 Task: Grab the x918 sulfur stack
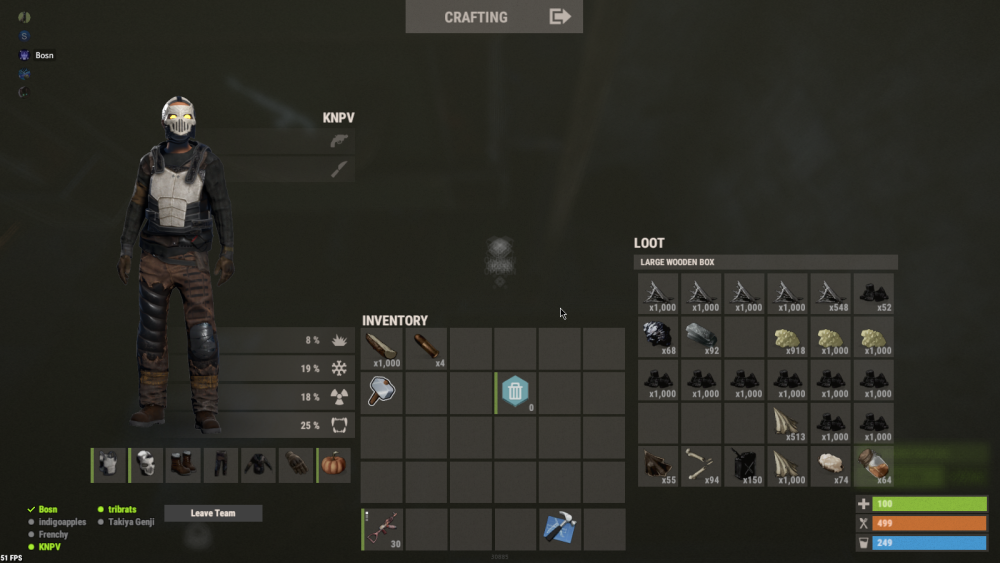788,337
